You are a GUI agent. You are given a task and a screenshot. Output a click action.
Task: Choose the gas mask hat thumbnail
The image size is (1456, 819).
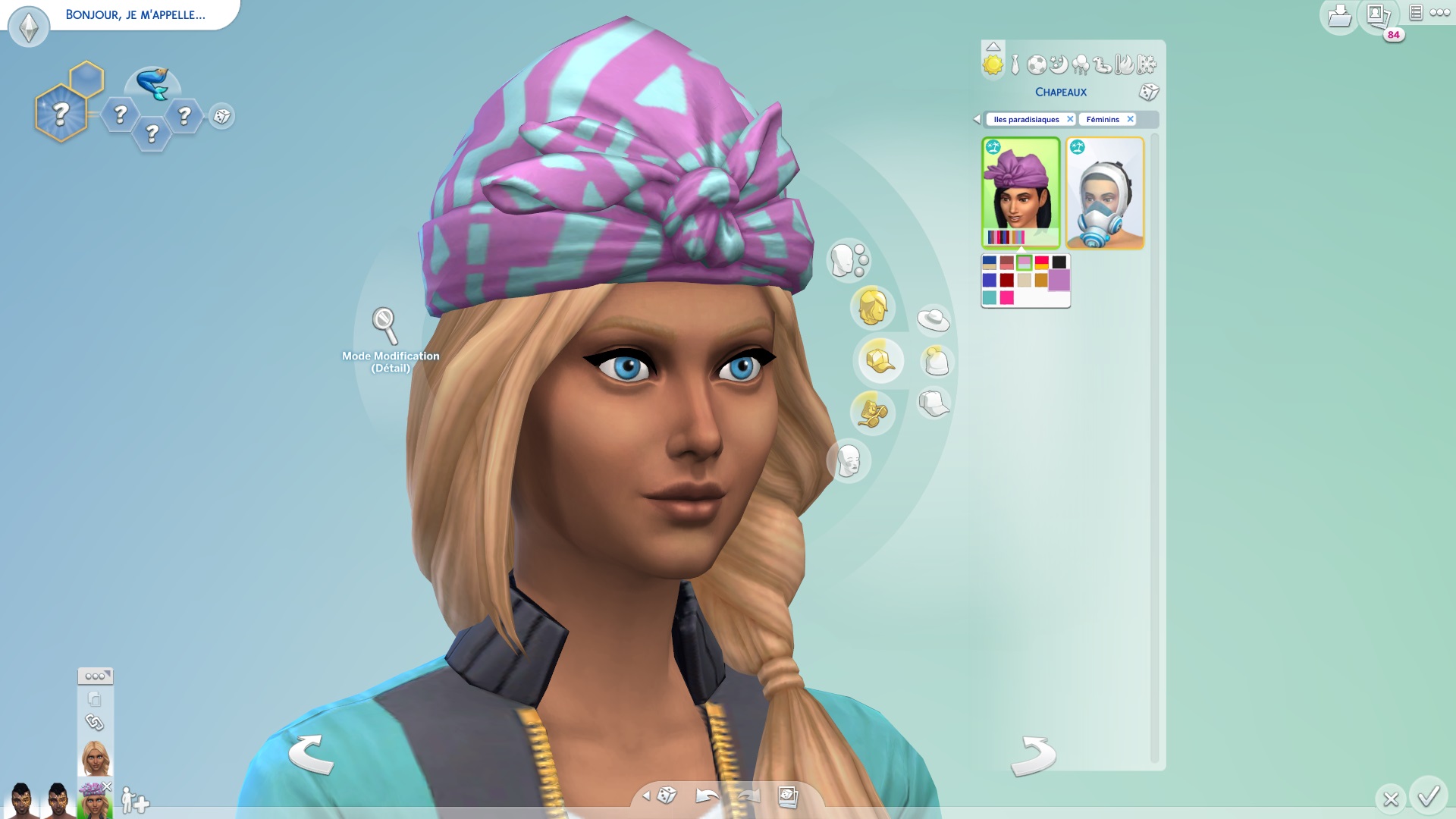pos(1105,193)
